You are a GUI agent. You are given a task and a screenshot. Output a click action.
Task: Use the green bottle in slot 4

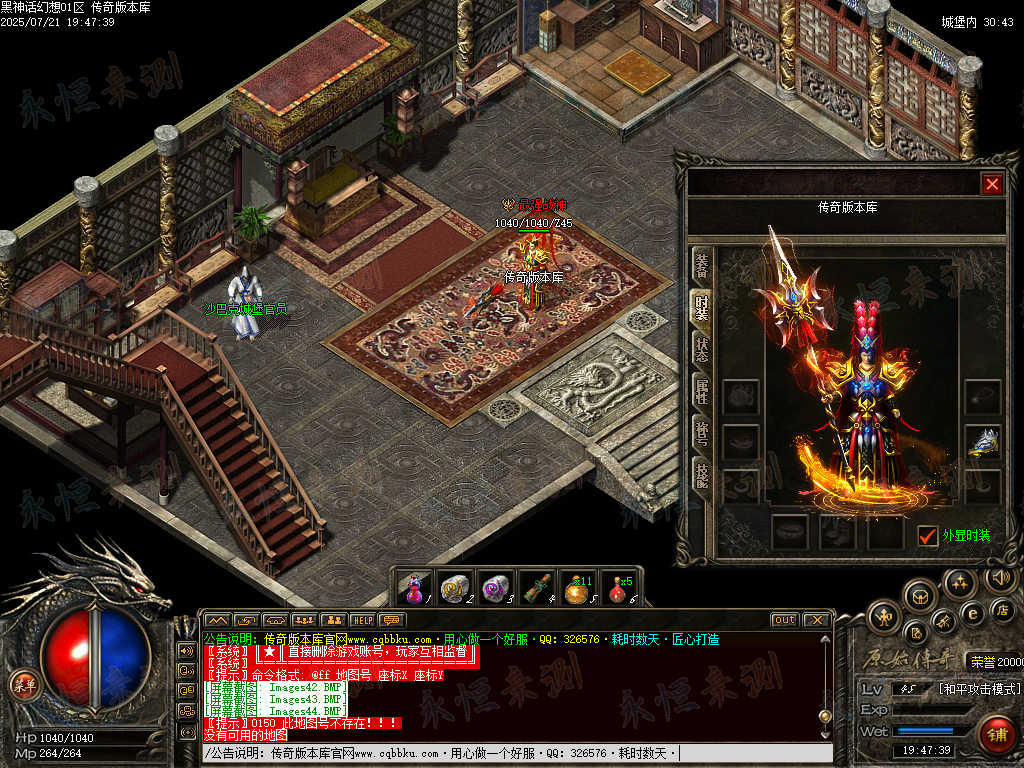[x=537, y=588]
